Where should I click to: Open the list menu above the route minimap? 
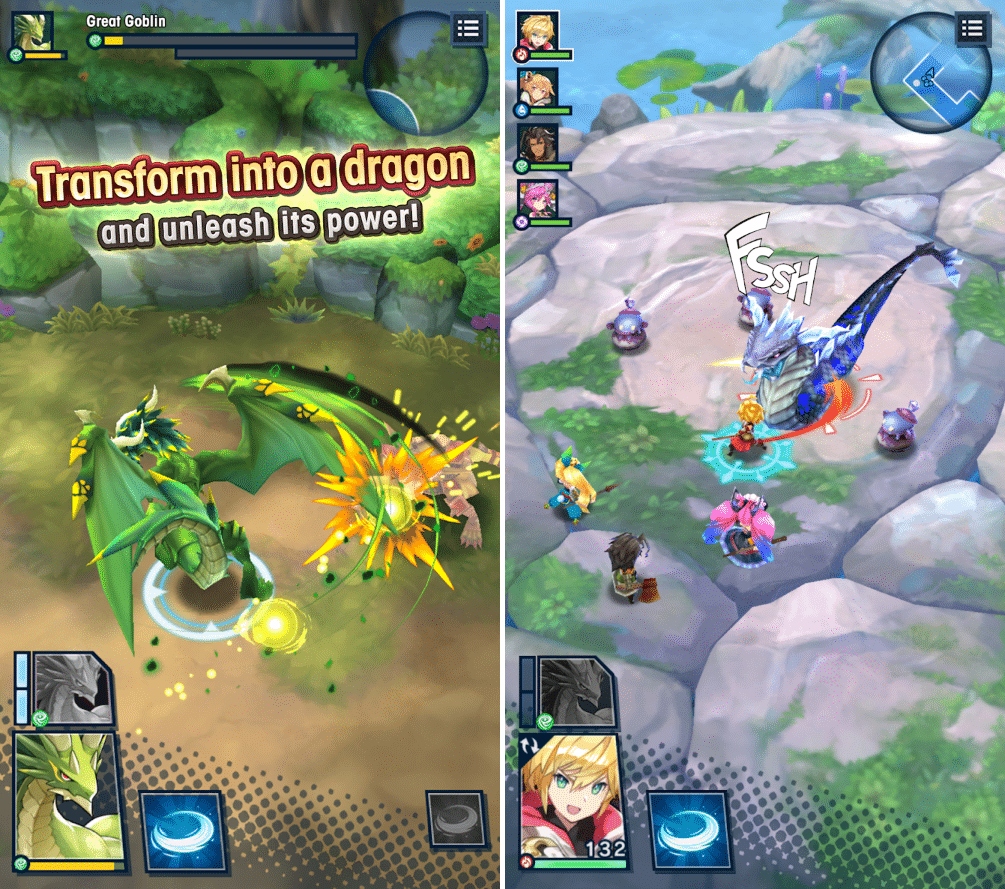(972, 28)
